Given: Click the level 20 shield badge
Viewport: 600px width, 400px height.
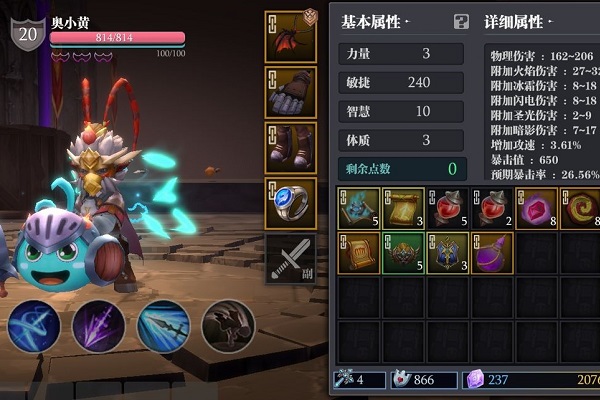Looking at the screenshot, I should coord(27,32).
